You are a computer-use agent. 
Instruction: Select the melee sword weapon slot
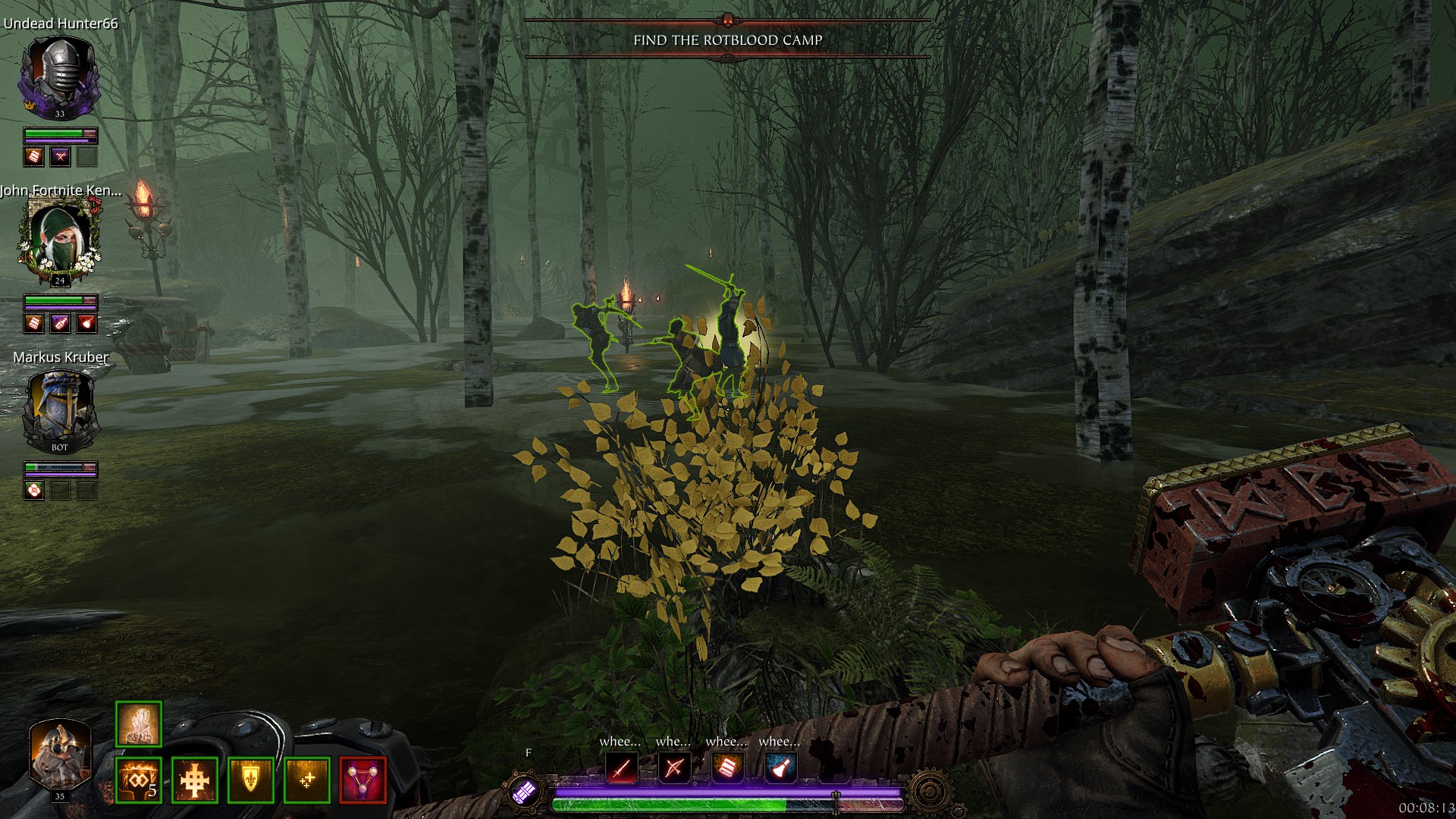pyautogui.click(x=622, y=769)
